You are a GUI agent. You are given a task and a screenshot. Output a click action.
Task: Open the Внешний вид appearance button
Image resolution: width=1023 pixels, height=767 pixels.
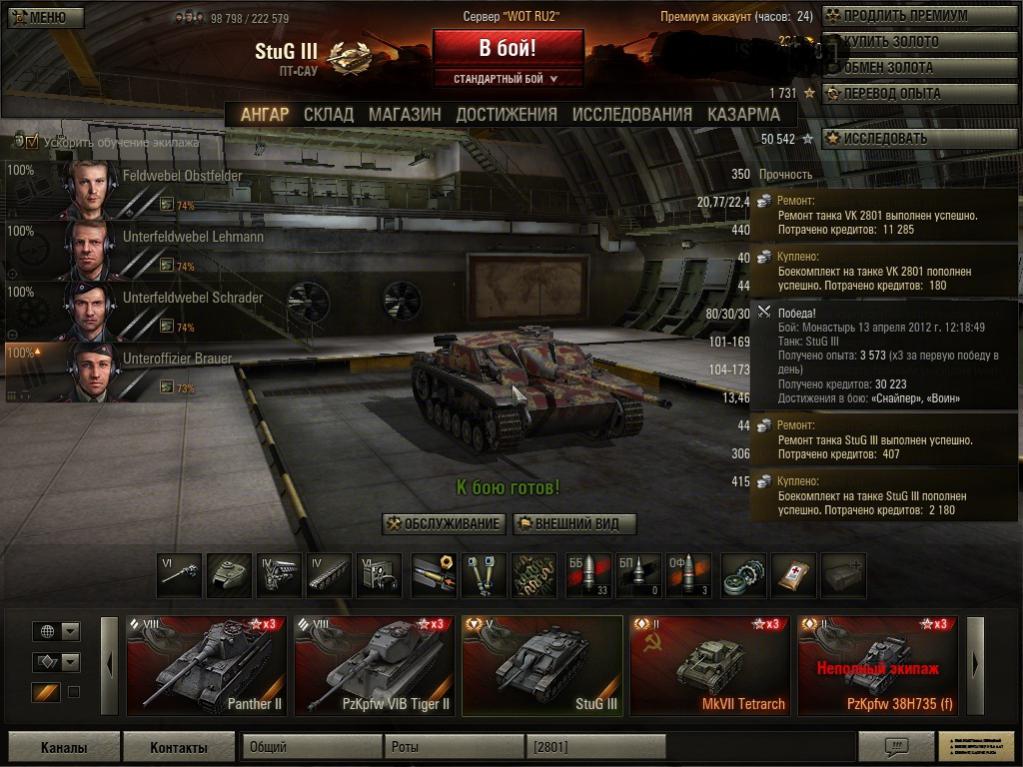pyautogui.click(x=574, y=524)
